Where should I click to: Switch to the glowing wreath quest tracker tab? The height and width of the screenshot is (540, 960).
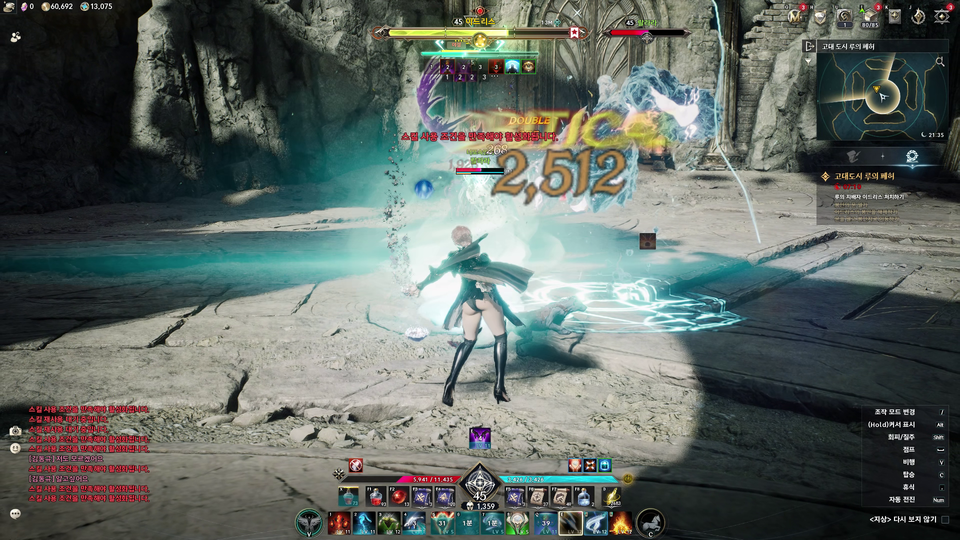pyautogui.click(x=912, y=156)
